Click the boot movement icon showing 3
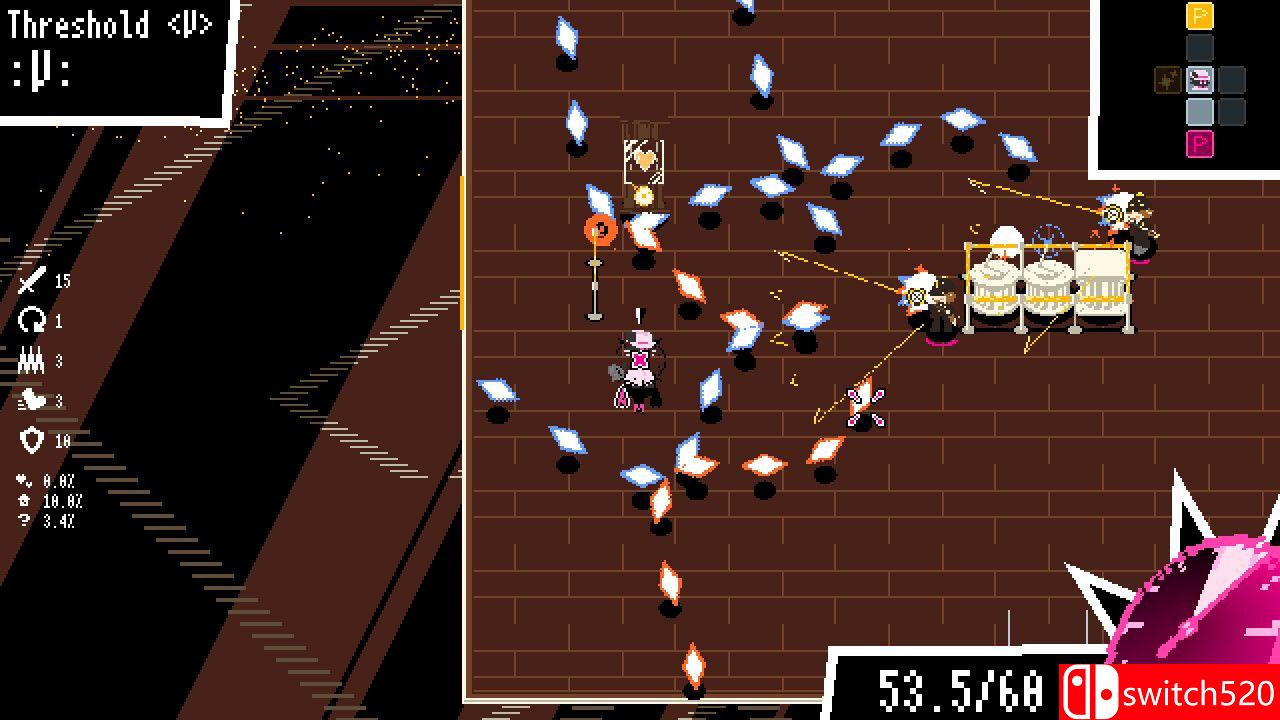The image size is (1280, 720). (x=33, y=399)
